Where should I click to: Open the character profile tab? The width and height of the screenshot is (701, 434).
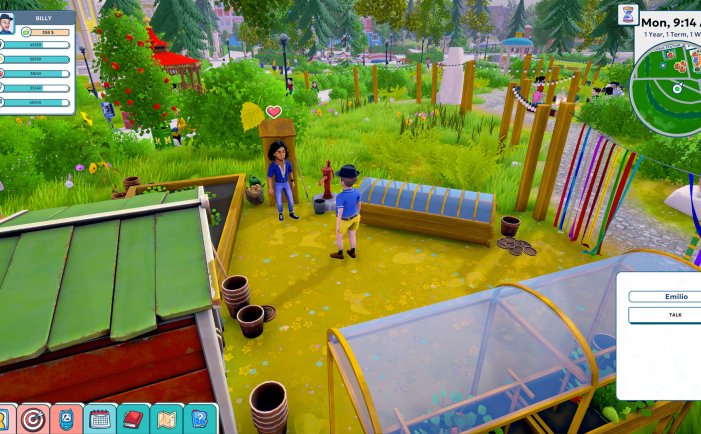click(x=4, y=419)
